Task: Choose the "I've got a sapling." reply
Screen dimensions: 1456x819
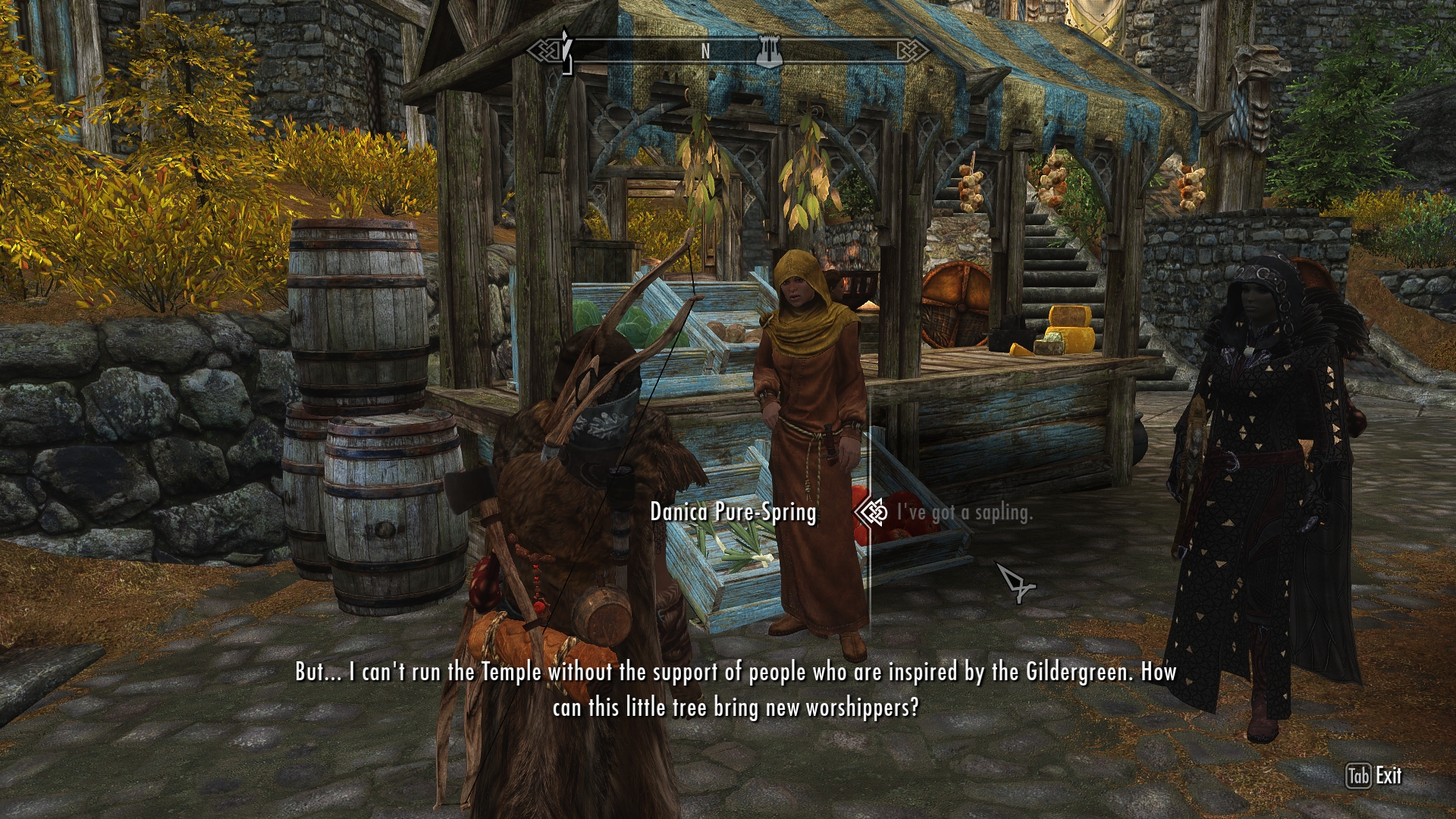Action: click(x=964, y=513)
